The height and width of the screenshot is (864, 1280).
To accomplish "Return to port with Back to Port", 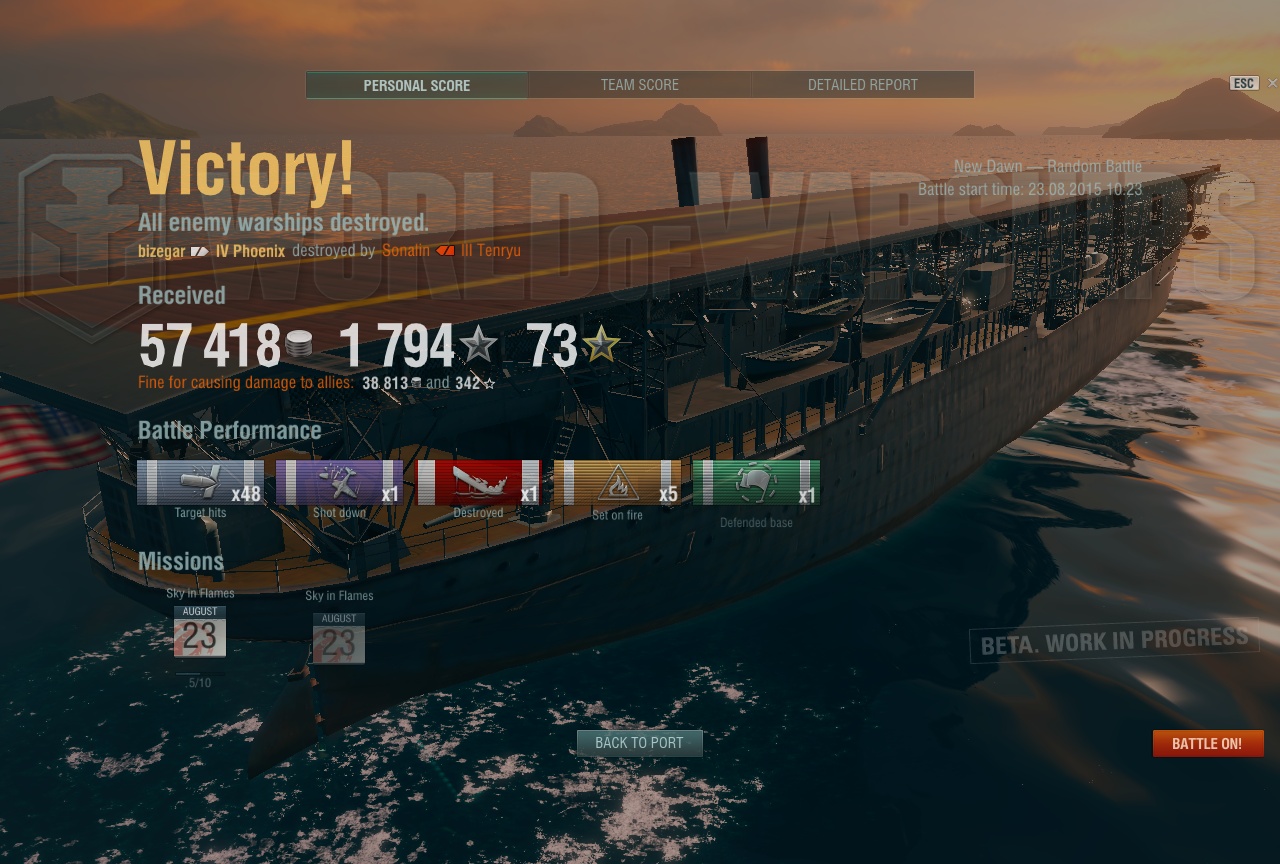I will (639, 743).
